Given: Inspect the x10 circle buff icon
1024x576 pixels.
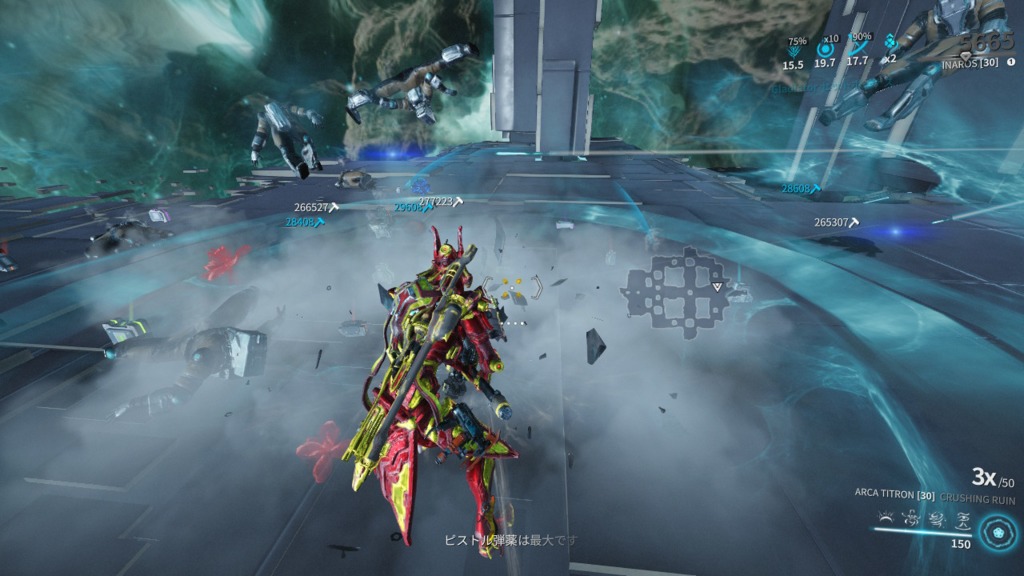Looking at the screenshot, I should pyautogui.click(x=826, y=48).
